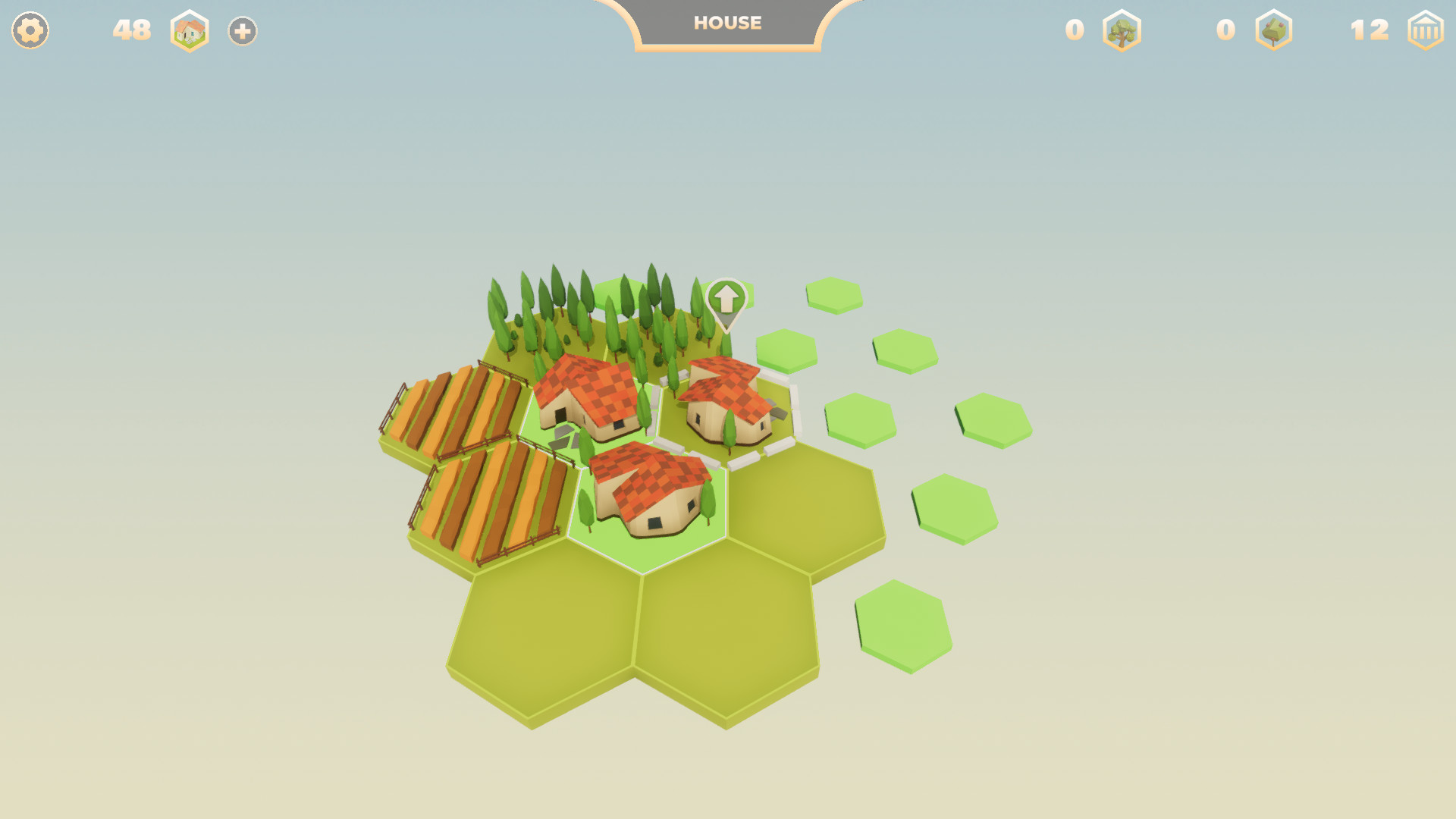Click the gear glyph inside the settings circle
1456x819 pixels.
(x=30, y=30)
